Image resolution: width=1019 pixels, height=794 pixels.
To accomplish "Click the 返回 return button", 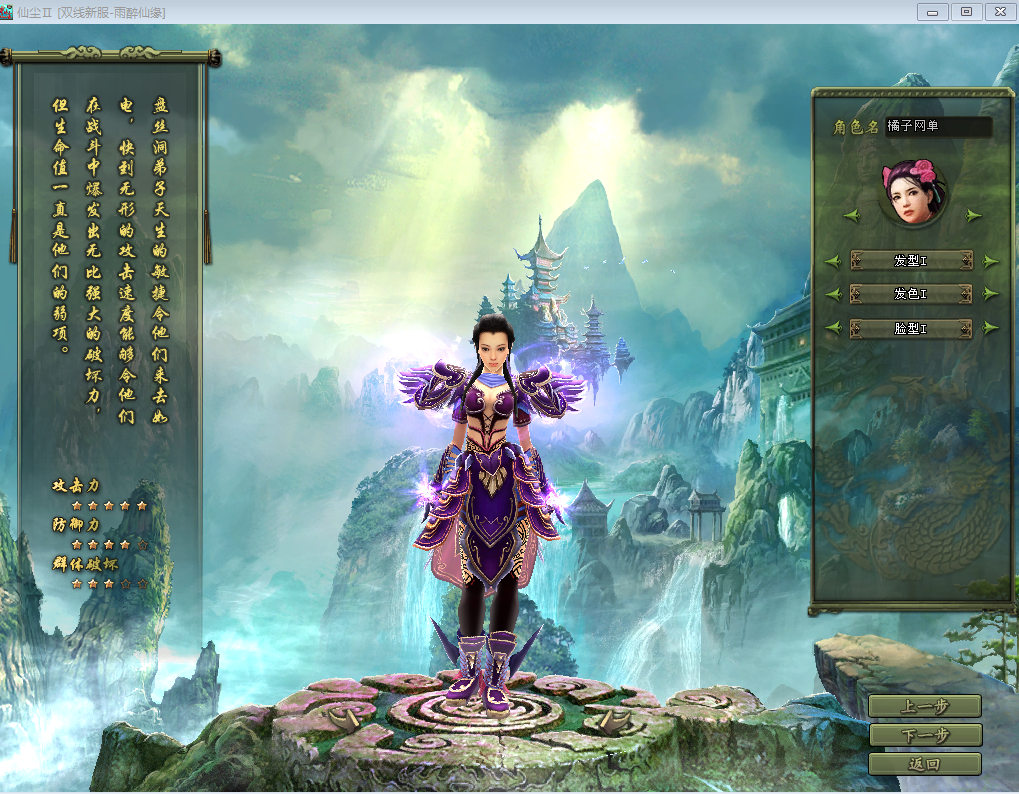I will click(x=925, y=764).
